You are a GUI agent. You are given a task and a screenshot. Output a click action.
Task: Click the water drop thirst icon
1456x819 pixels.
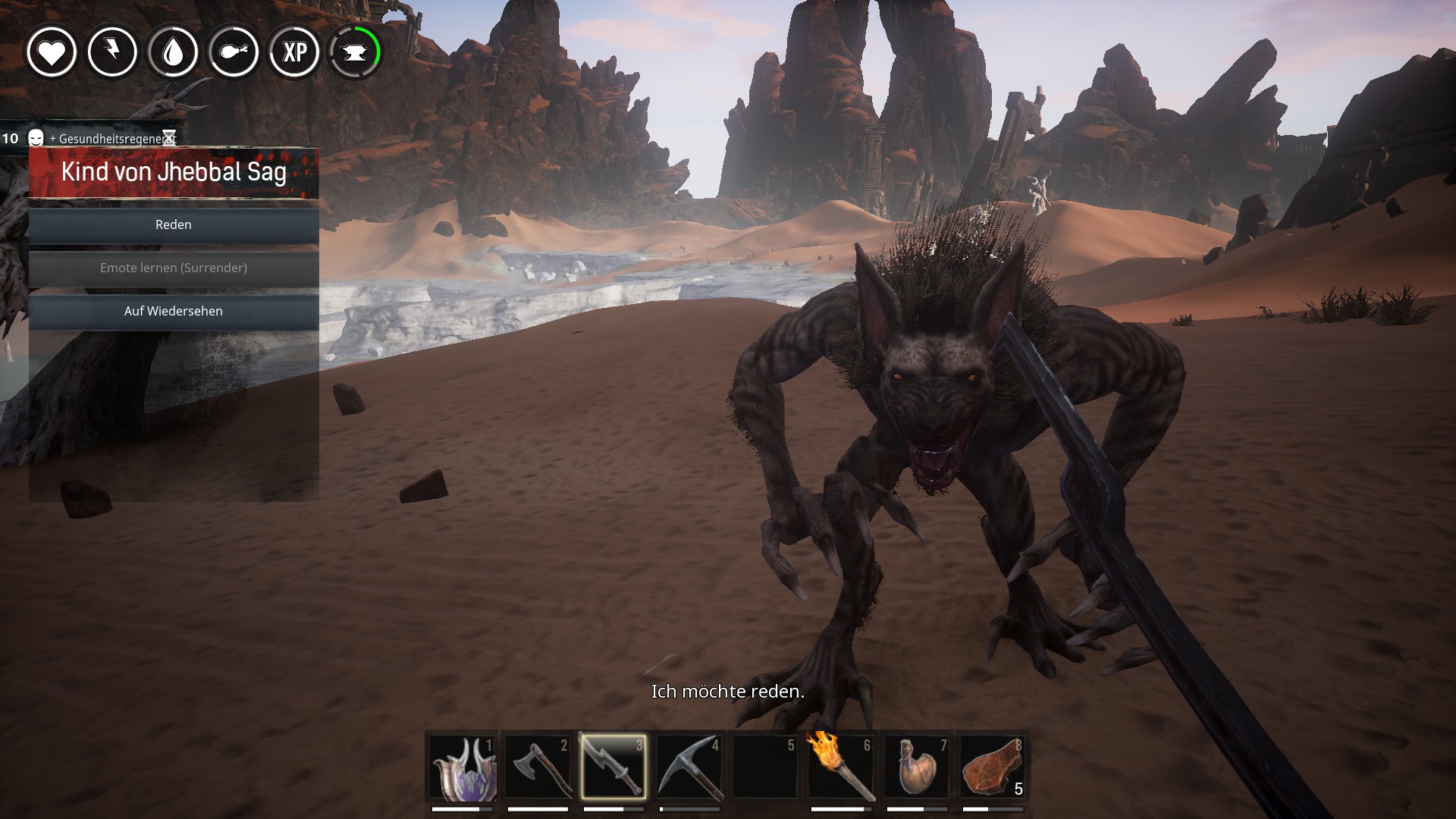(173, 52)
